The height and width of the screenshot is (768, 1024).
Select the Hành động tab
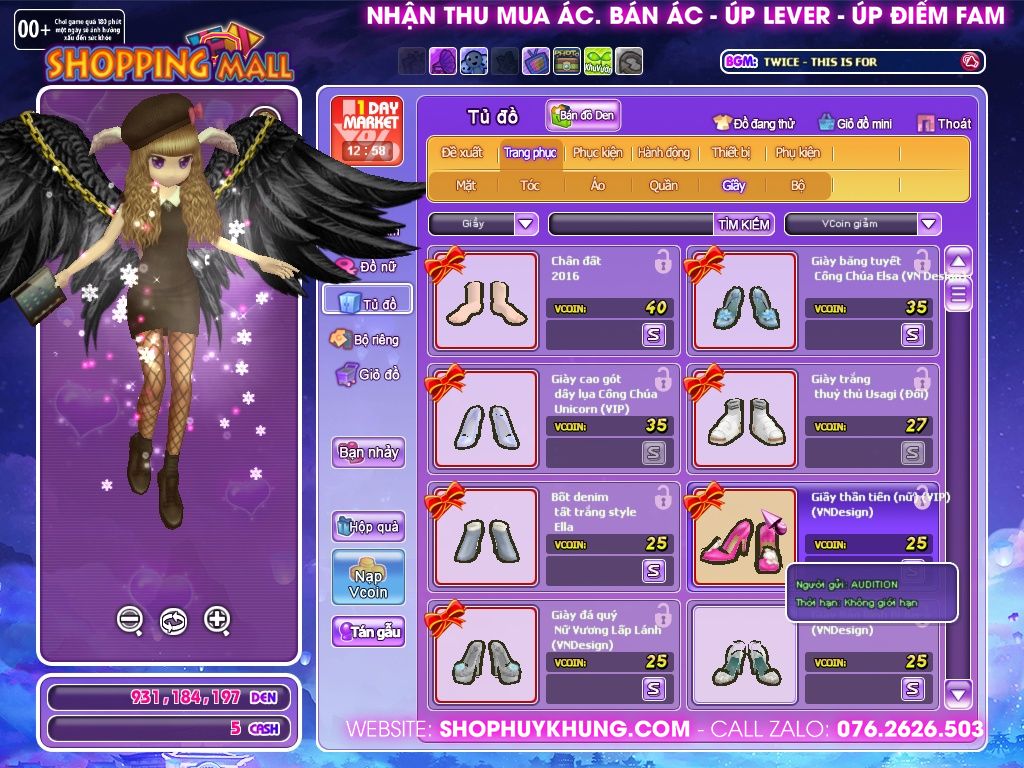663,153
